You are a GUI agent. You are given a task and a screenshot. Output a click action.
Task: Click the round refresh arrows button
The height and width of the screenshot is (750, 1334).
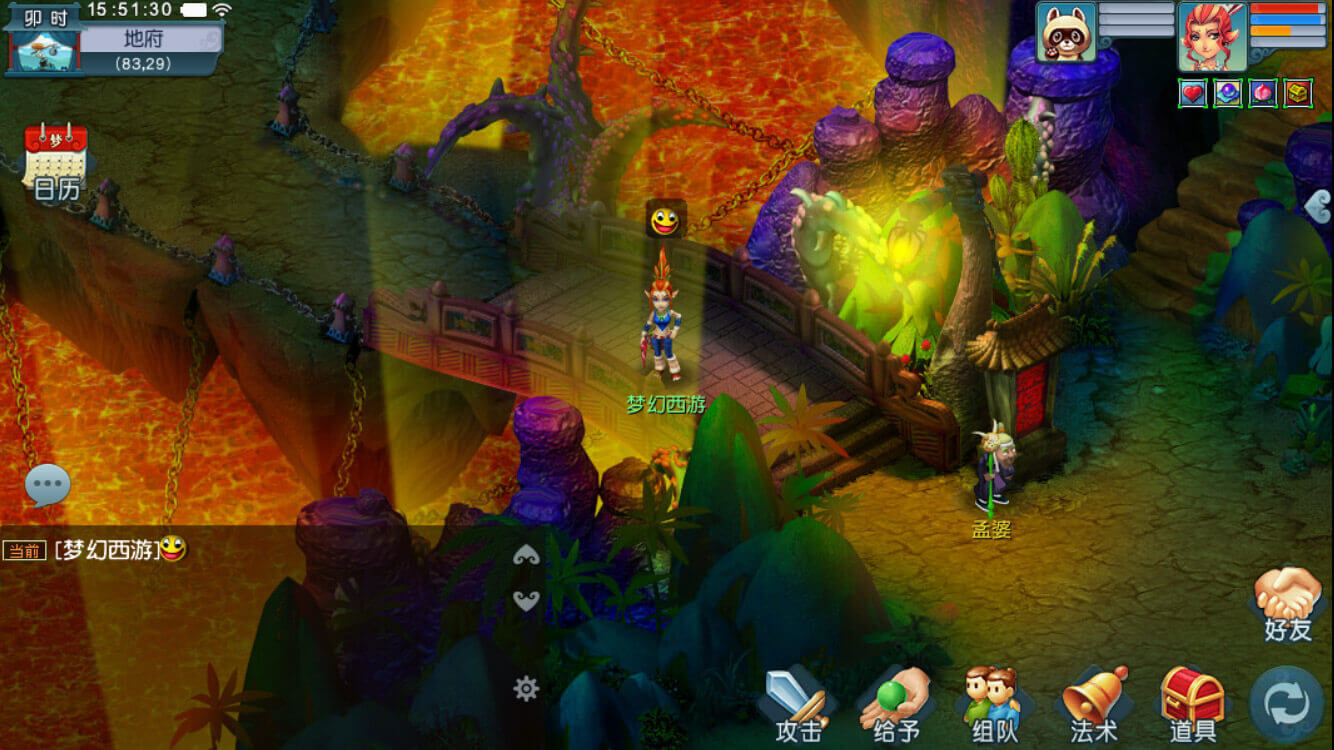pos(1286,704)
